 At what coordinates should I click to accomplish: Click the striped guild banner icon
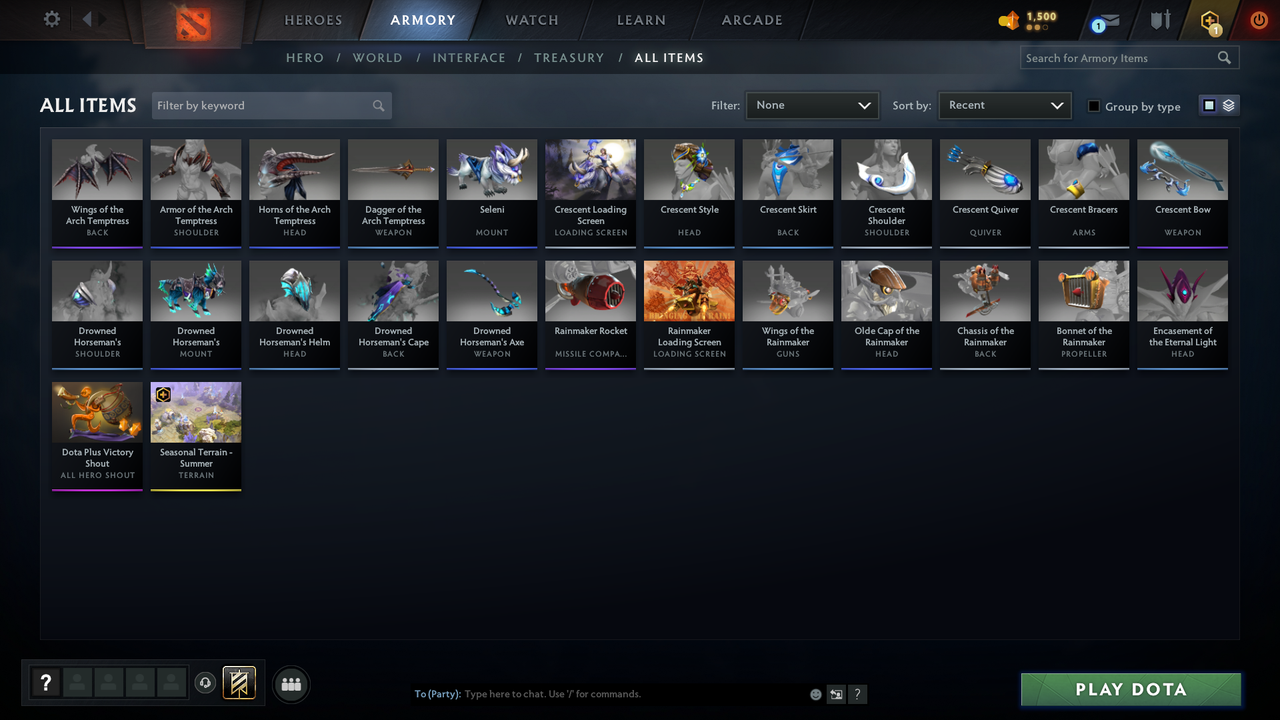(x=239, y=683)
